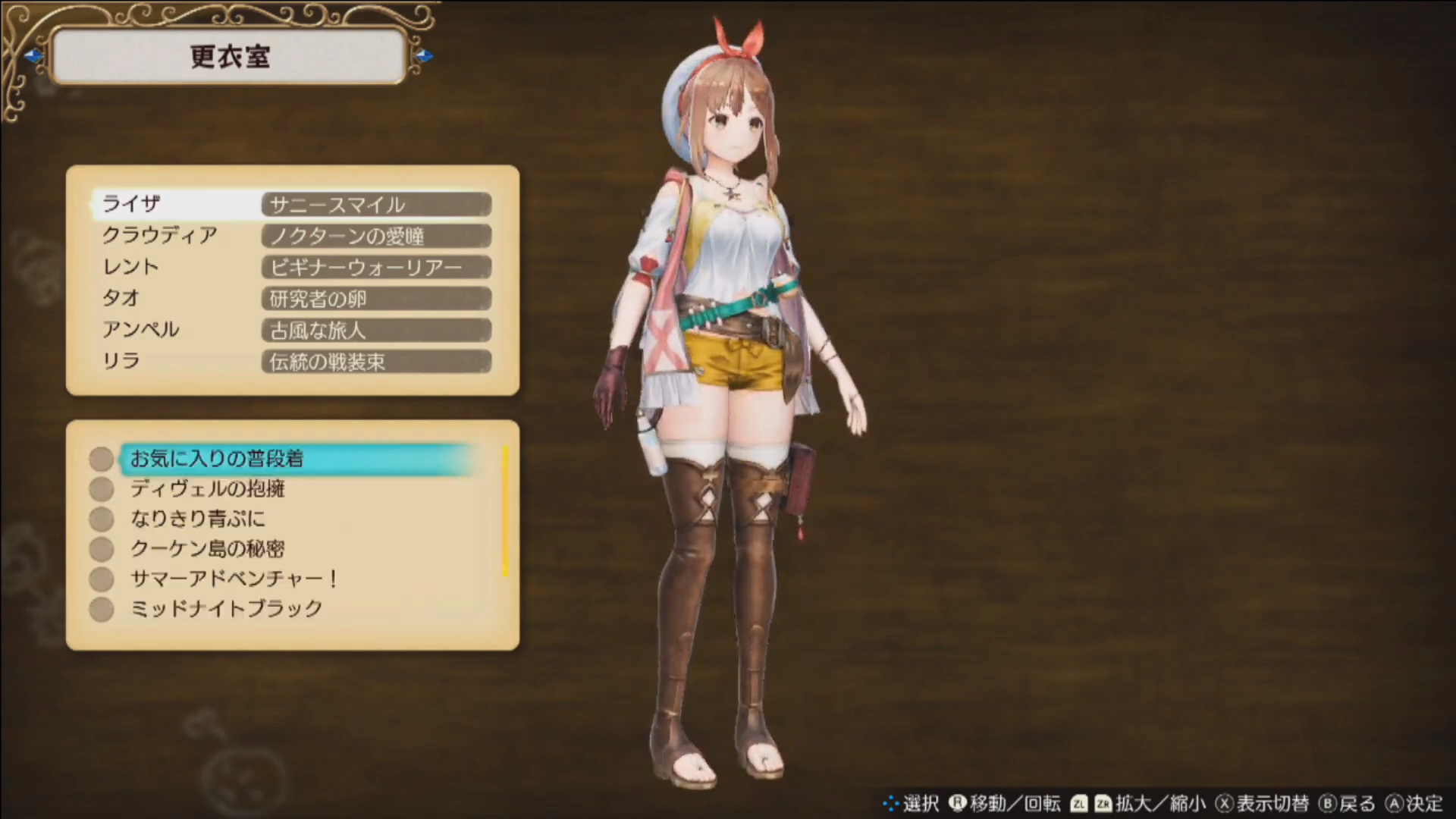Select アンペル in the character list
Screen dimensions: 1456x819
141,330
